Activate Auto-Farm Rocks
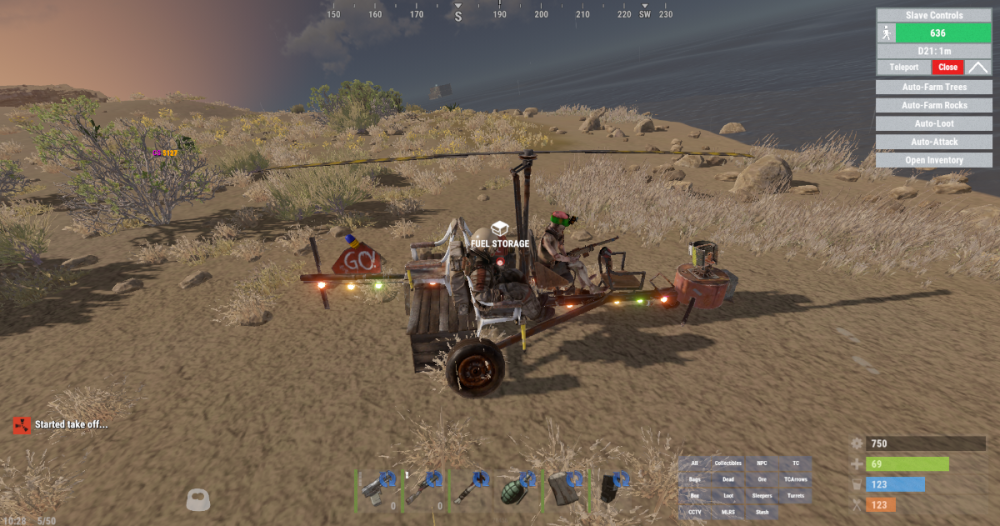Image resolution: width=1000 pixels, height=526 pixels. (x=934, y=105)
